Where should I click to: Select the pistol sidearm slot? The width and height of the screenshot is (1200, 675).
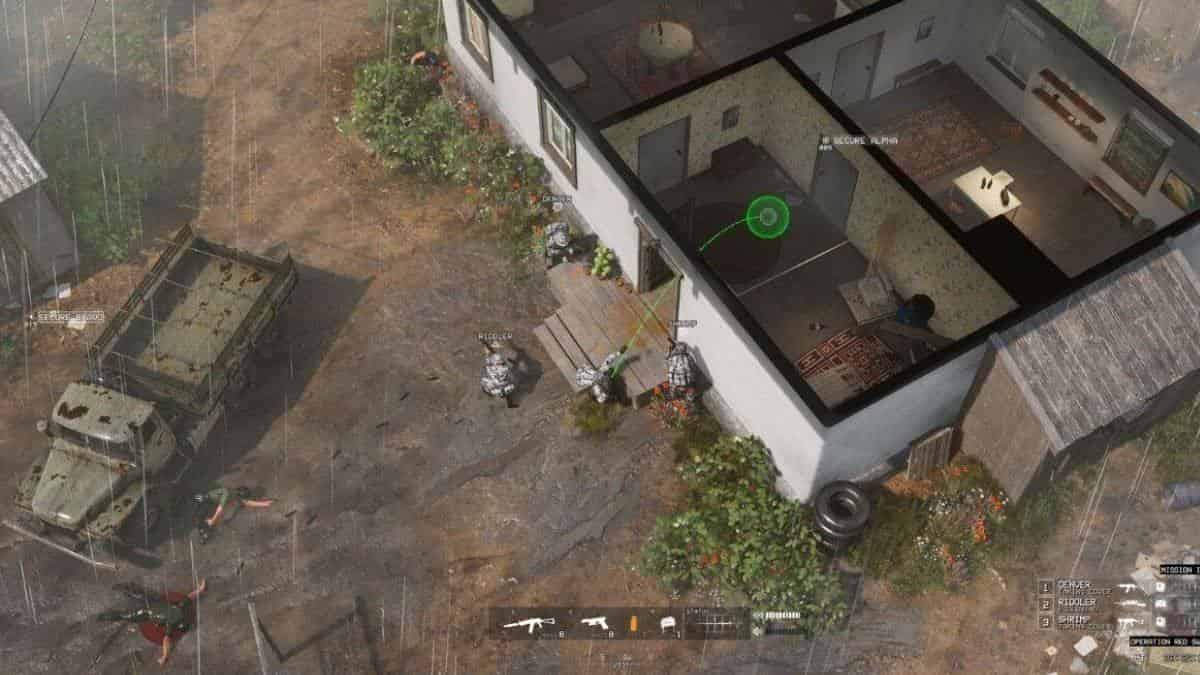point(594,623)
